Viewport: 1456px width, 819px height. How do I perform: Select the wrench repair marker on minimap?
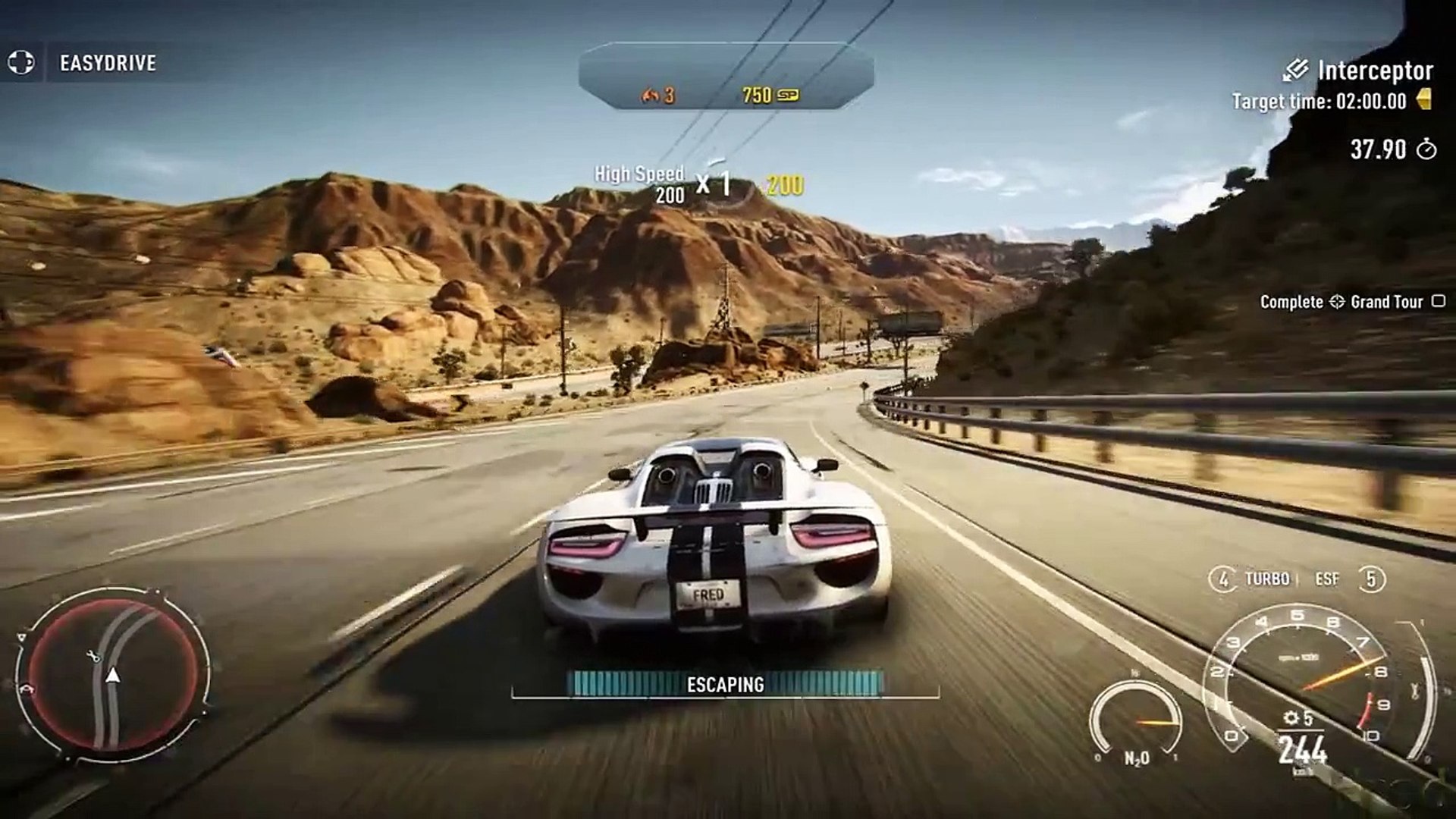tap(95, 657)
